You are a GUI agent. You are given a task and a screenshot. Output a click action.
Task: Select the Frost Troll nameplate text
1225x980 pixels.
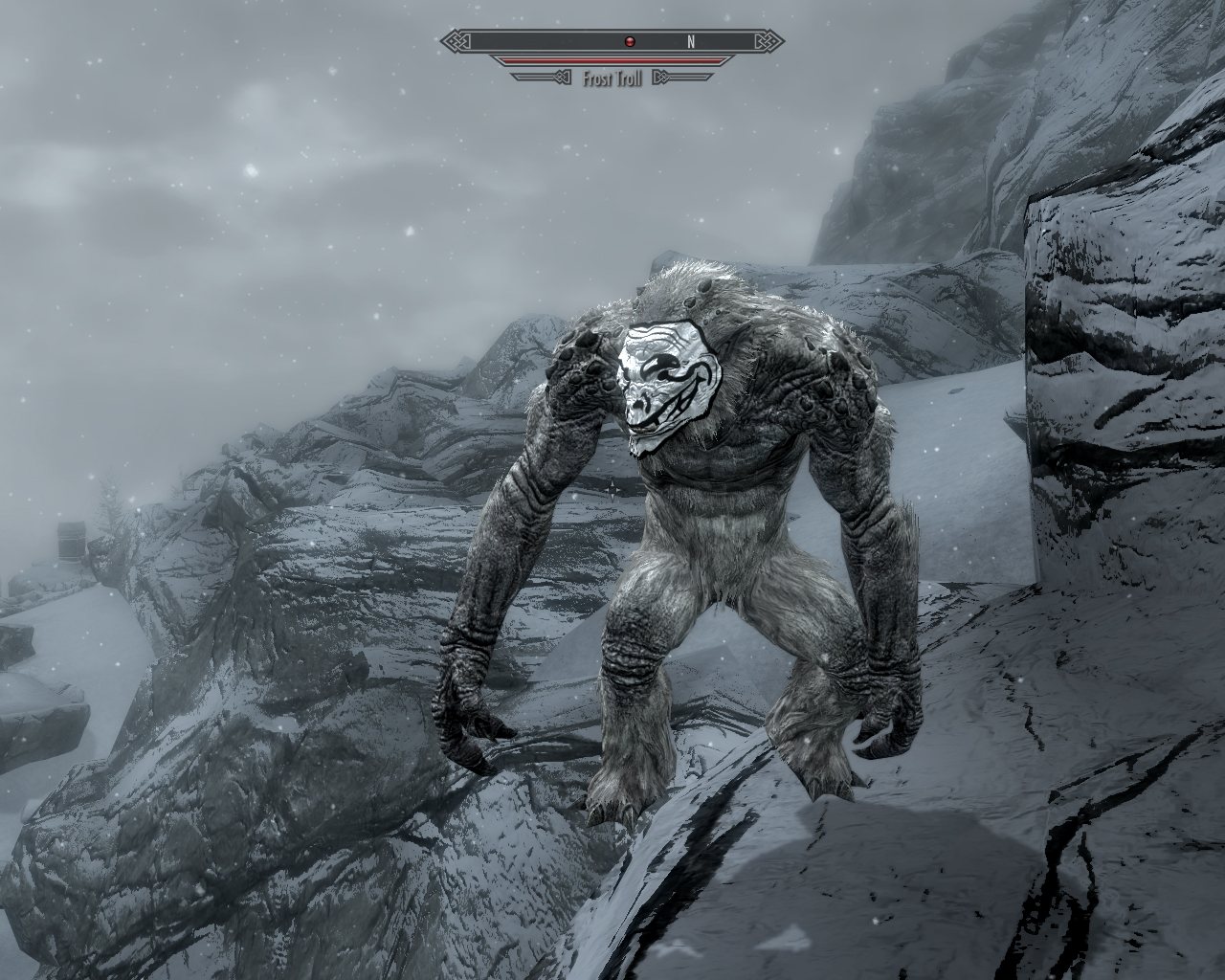[x=612, y=77]
